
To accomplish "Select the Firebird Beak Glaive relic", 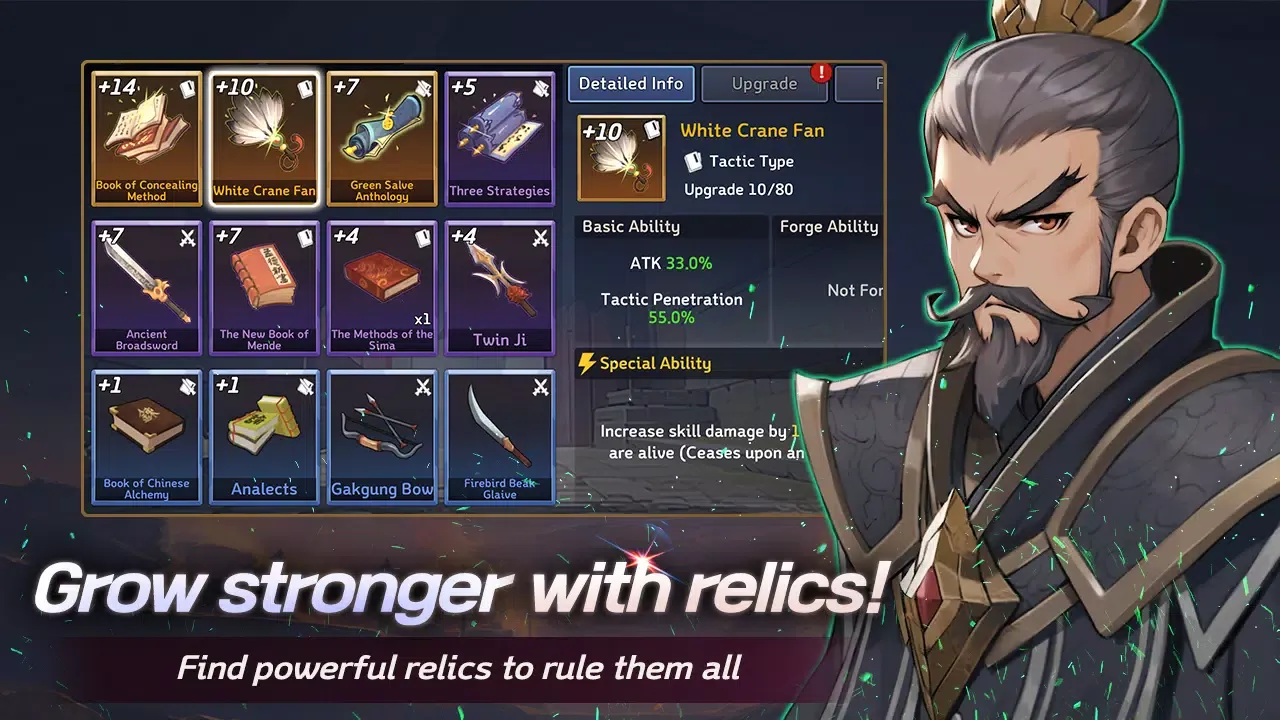I will point(499,437).
